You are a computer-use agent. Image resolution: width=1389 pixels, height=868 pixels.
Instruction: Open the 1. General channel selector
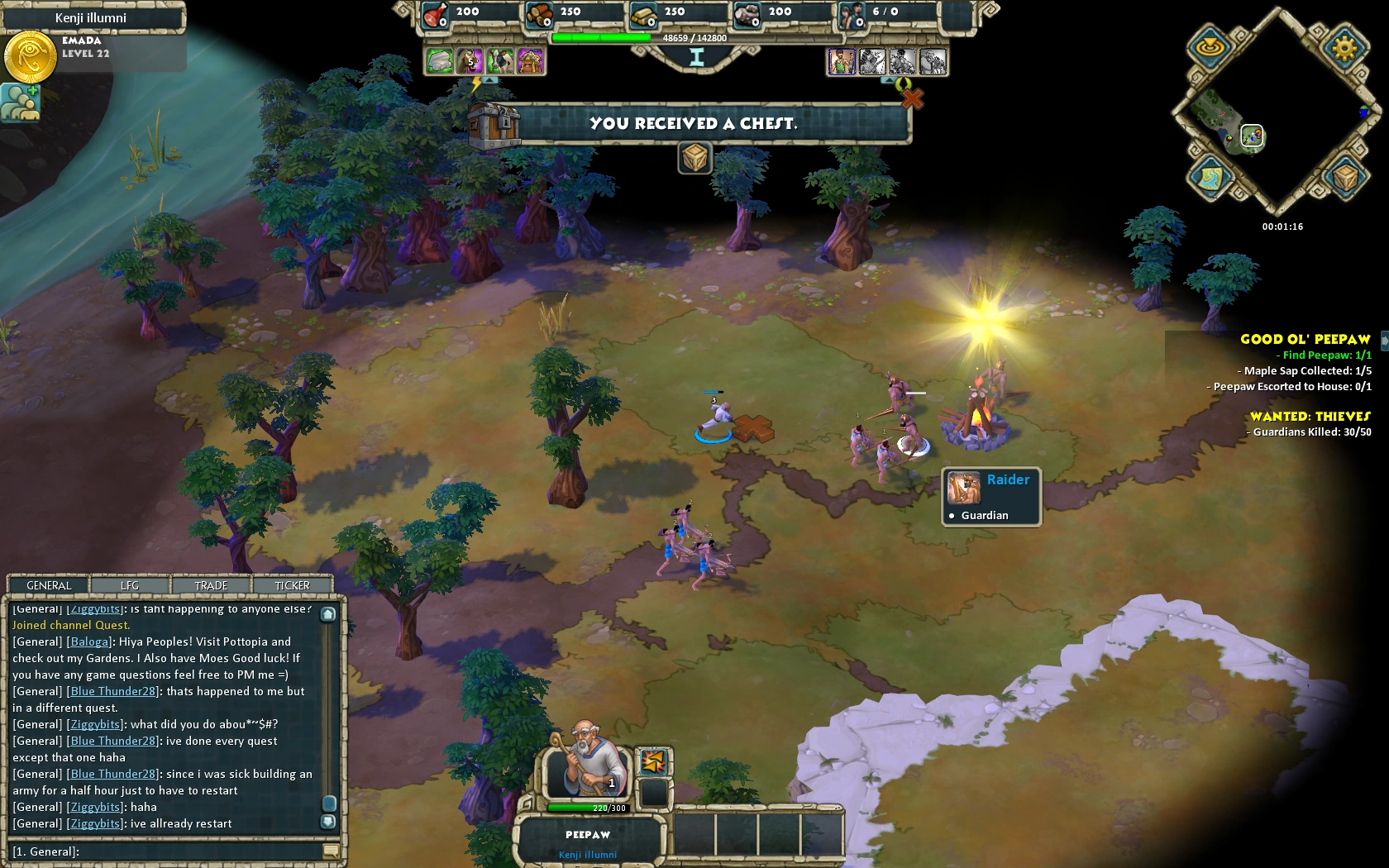point(45,851)
